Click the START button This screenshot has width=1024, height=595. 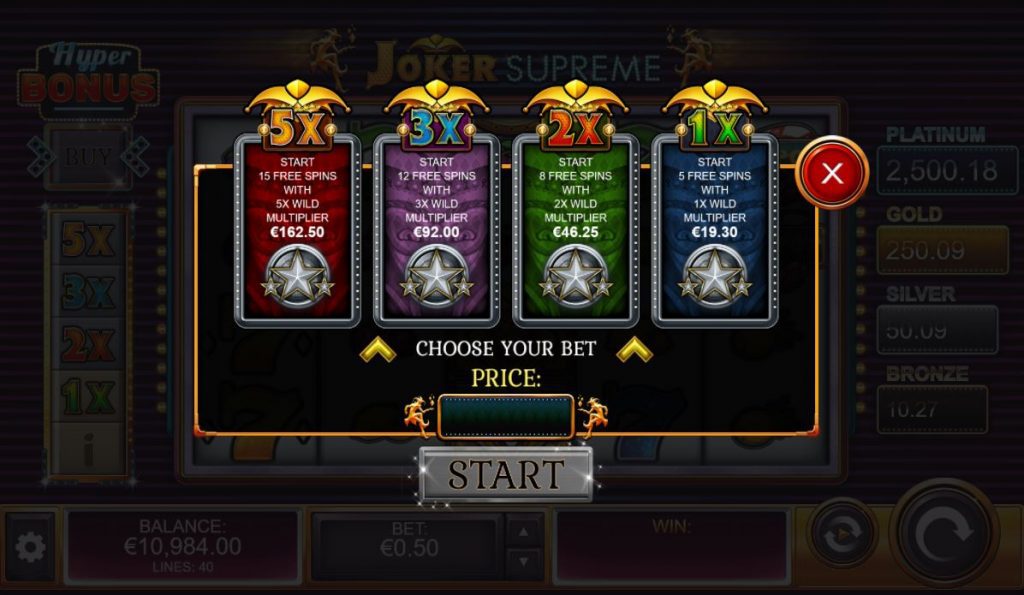coord(506,474)
